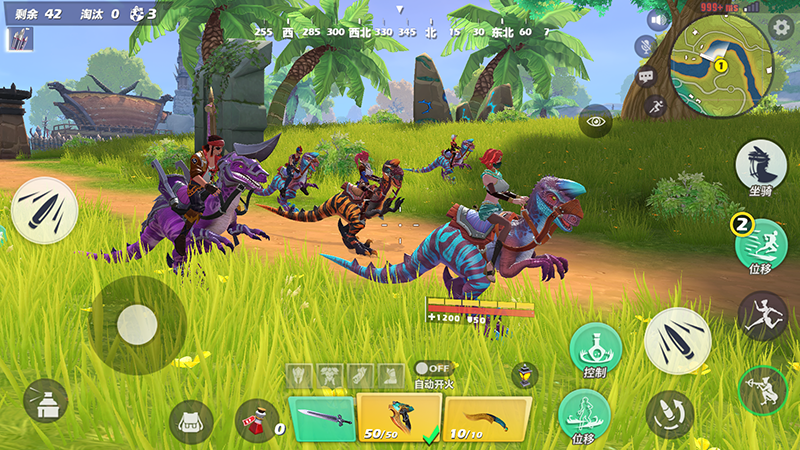
Task: Toggle the 自动开火 auto-fire switch
Action: click(432, 368)
